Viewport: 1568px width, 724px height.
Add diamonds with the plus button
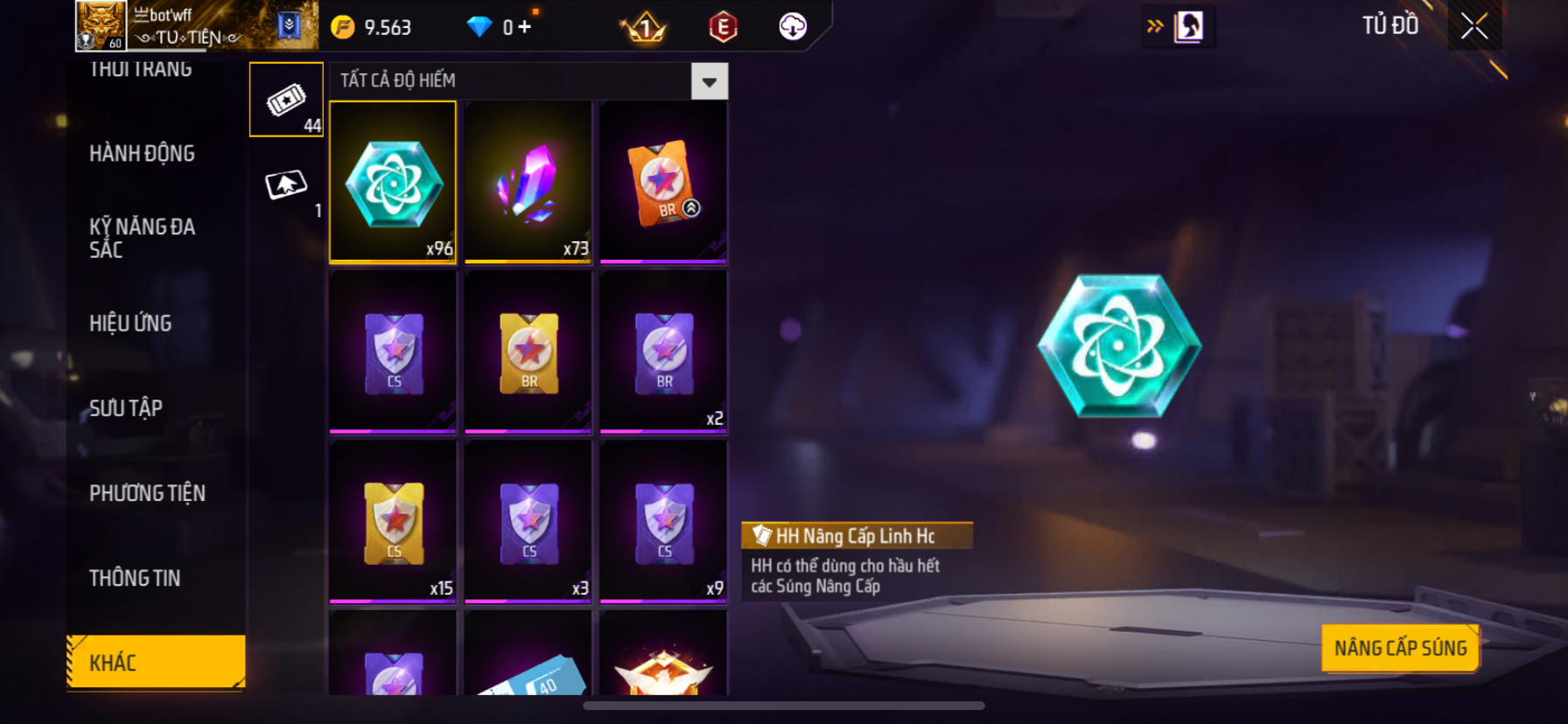tap(524, 27)
